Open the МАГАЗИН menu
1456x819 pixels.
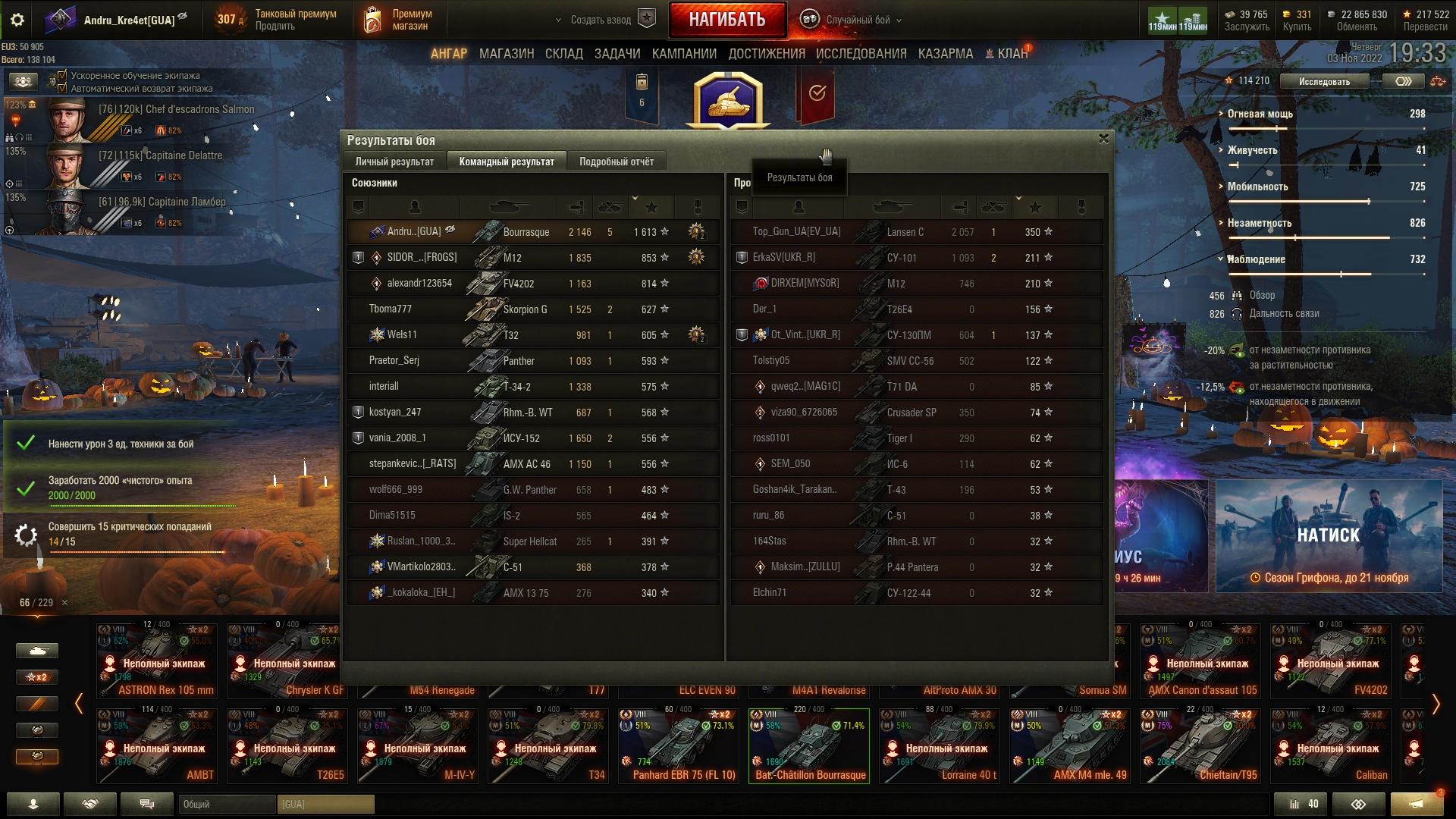[x=507, y=54]
